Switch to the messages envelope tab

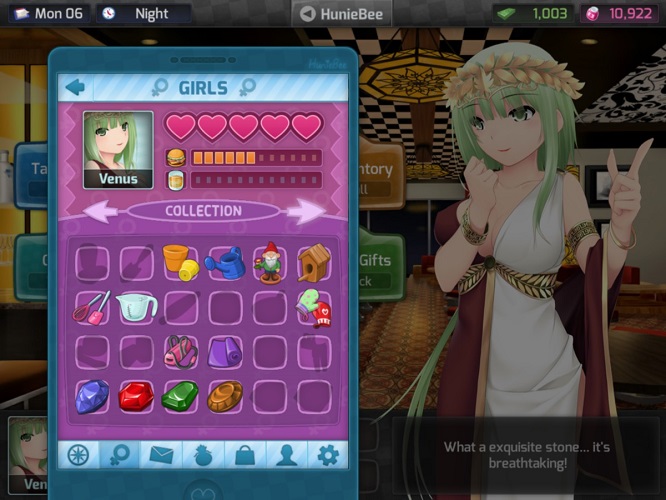click(161, 455)
